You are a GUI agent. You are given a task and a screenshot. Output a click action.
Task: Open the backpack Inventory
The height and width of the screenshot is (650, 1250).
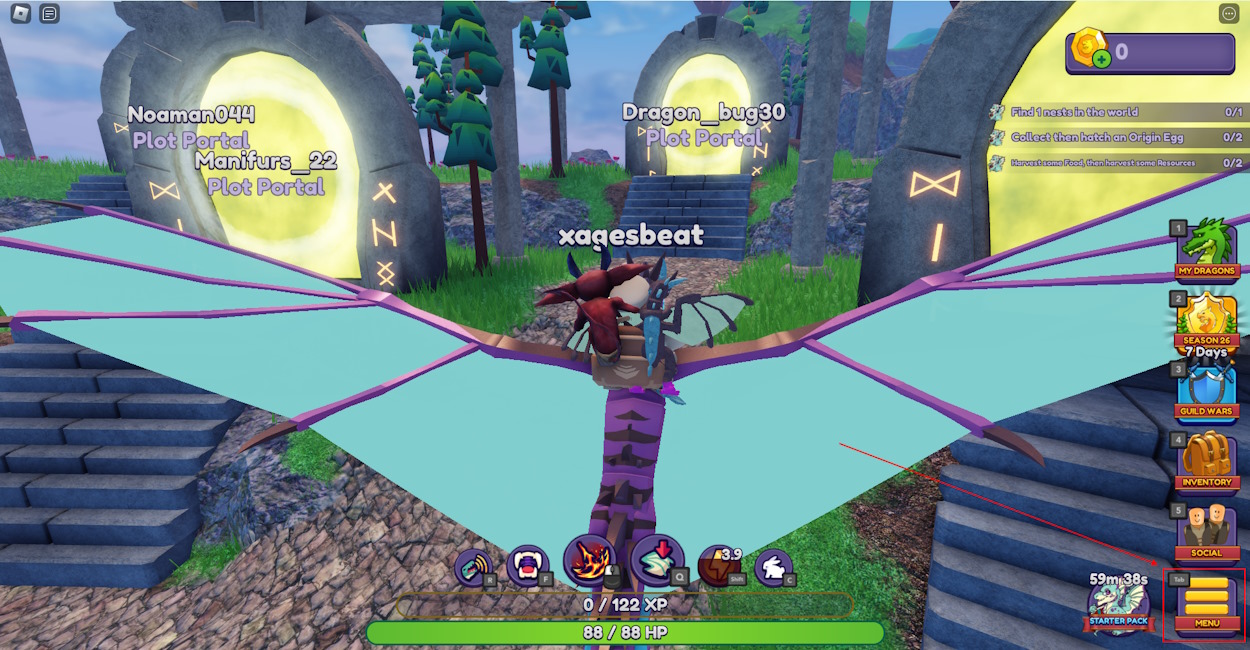coord(1206,462)
